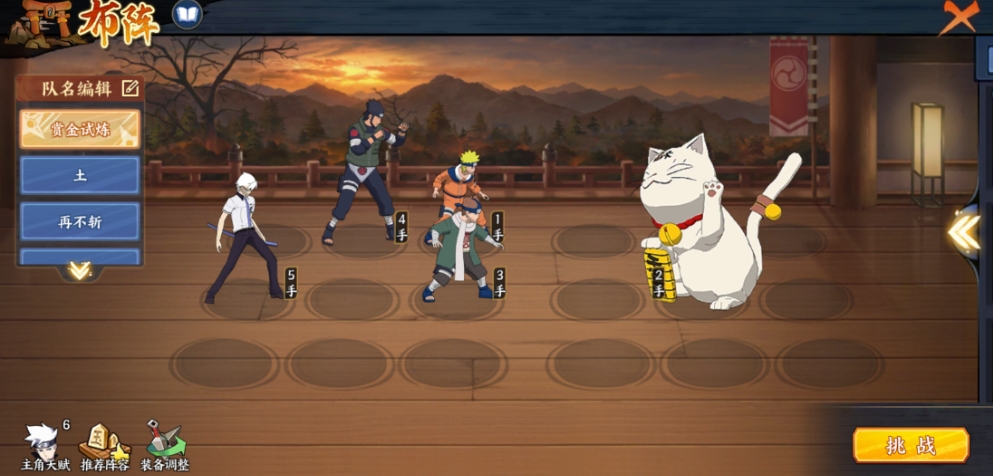Open 主角天赋 hero talent menu

tap(43, 446)
